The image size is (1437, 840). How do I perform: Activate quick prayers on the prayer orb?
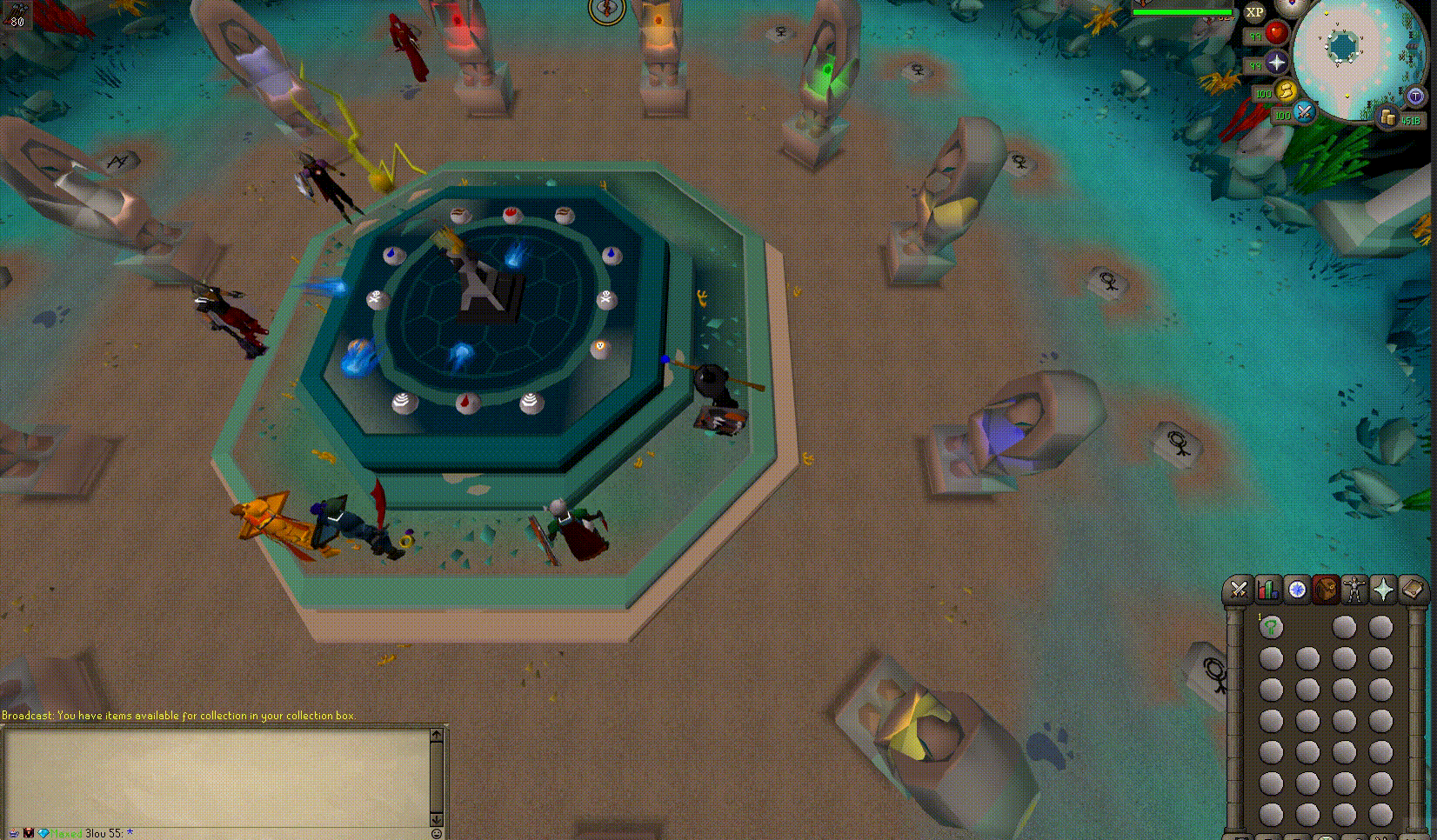[1276, 63]
